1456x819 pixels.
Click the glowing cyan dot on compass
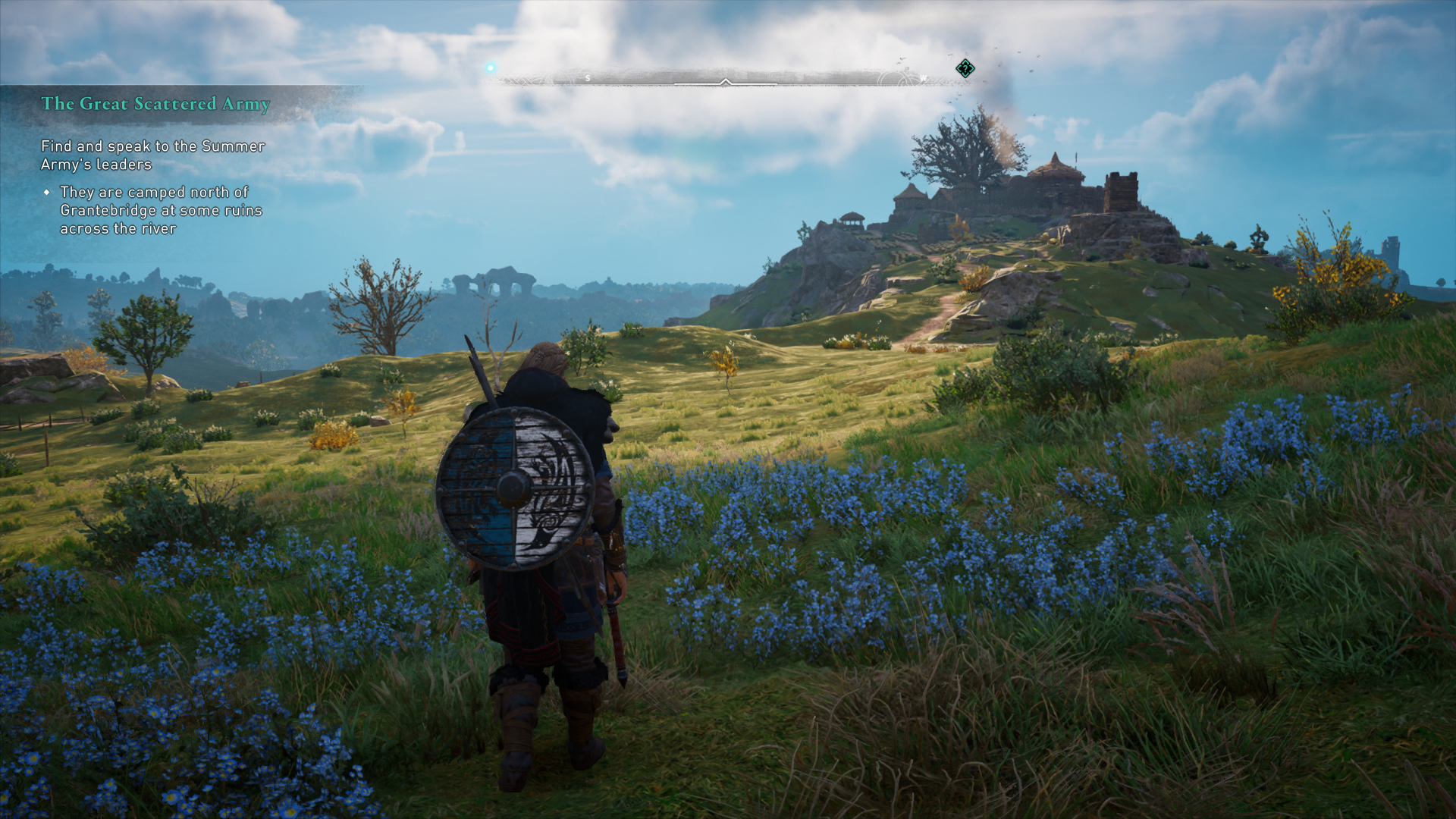pyautogui.click(x=491, y=68)
